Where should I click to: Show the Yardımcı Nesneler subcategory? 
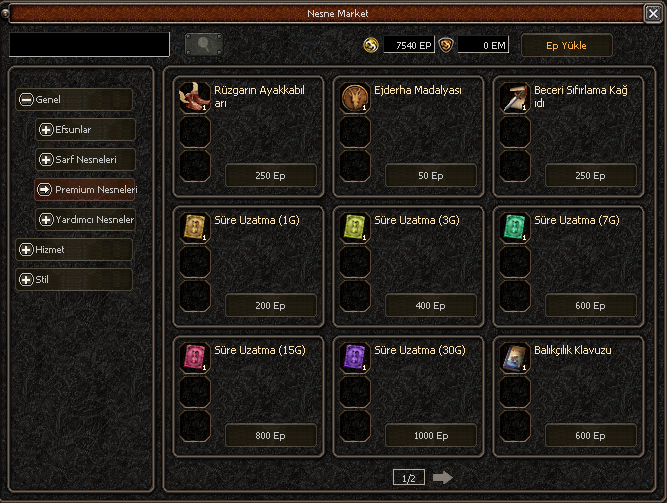point(86,219)
